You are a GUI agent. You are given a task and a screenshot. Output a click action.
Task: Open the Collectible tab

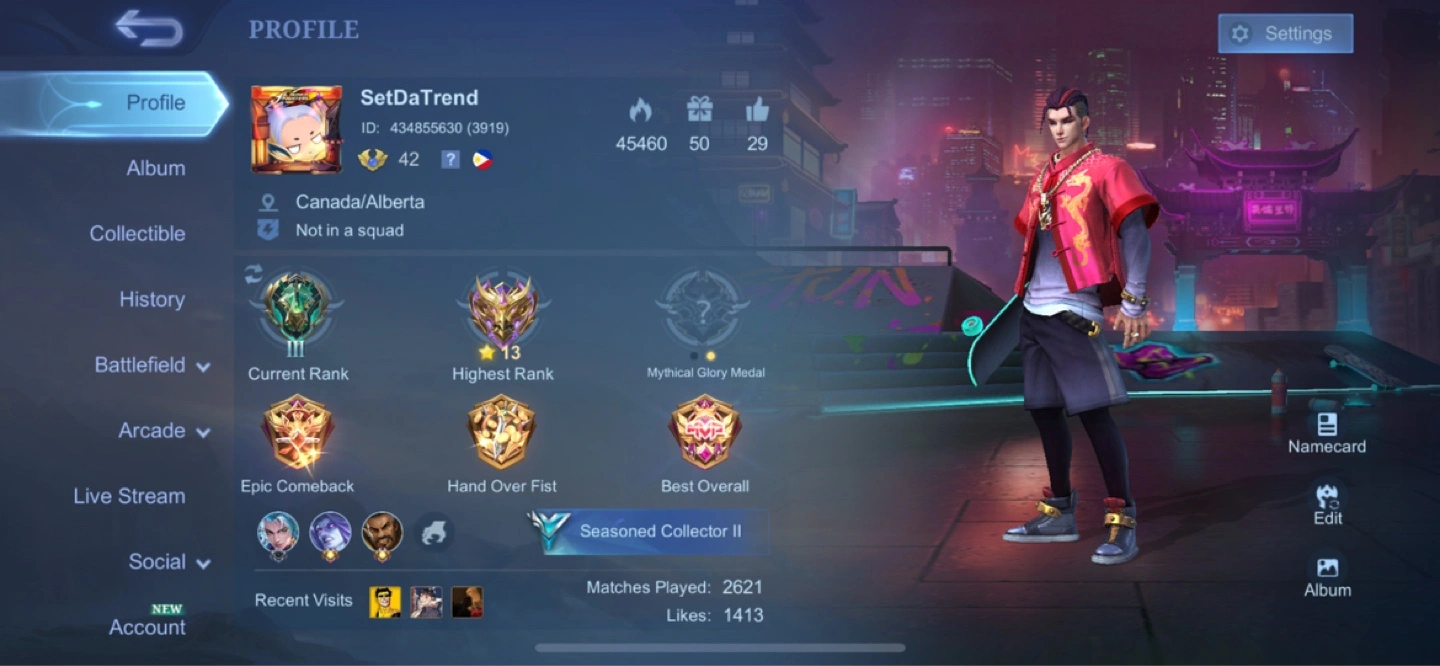(137, 233)
